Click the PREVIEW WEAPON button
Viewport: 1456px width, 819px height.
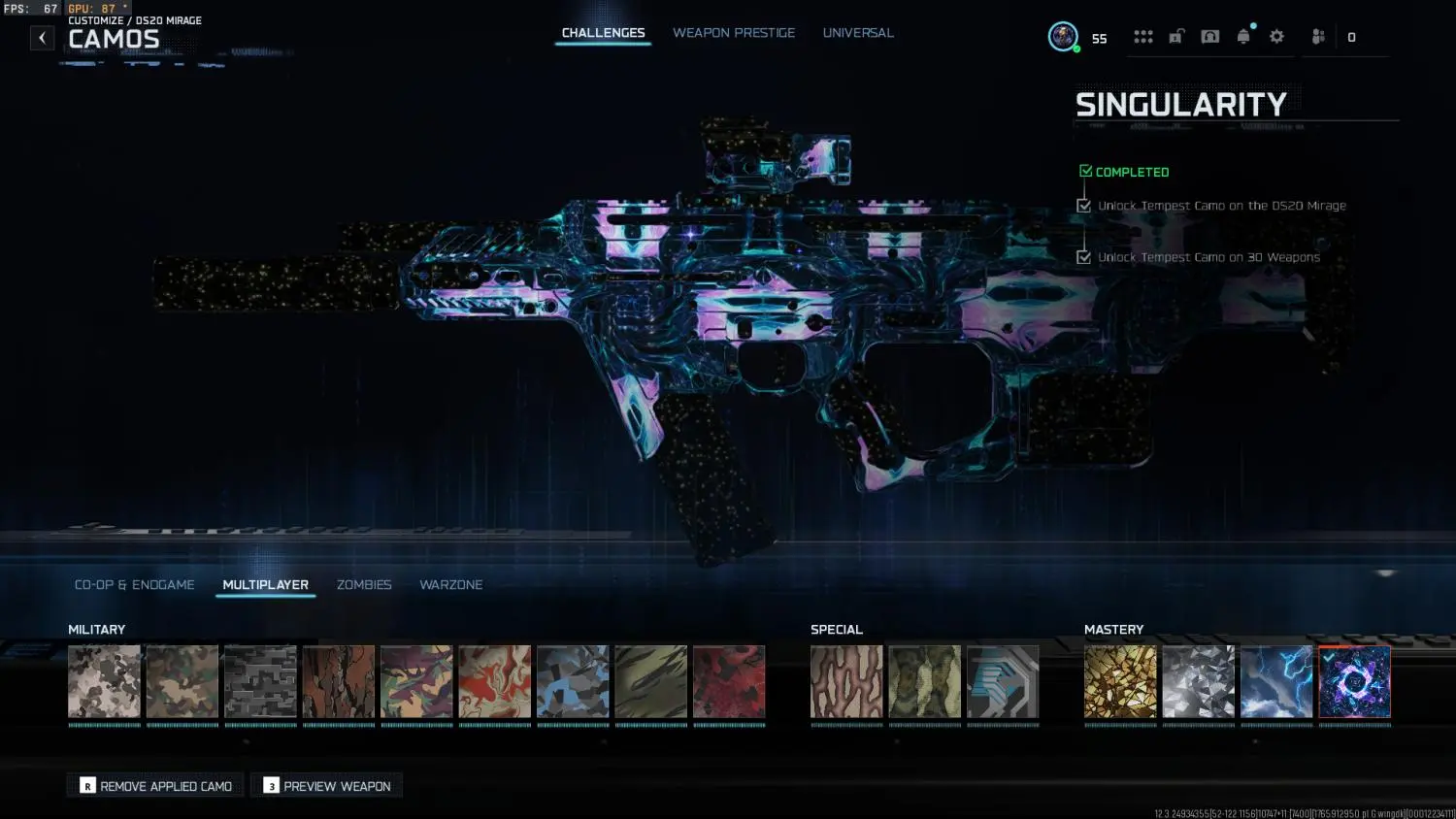click(x=326, y=785)
